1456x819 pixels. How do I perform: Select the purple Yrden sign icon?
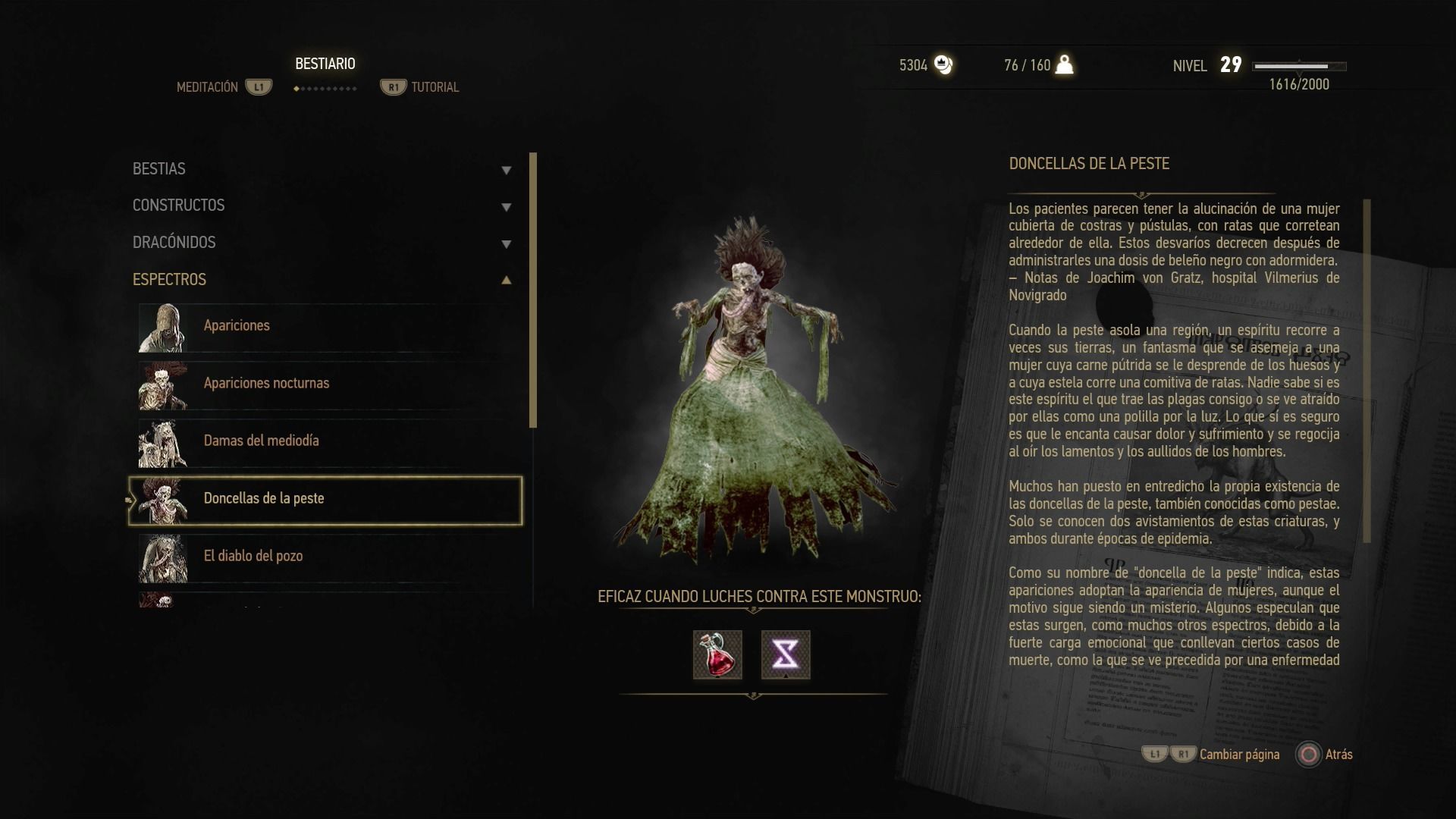coord(786,654)
